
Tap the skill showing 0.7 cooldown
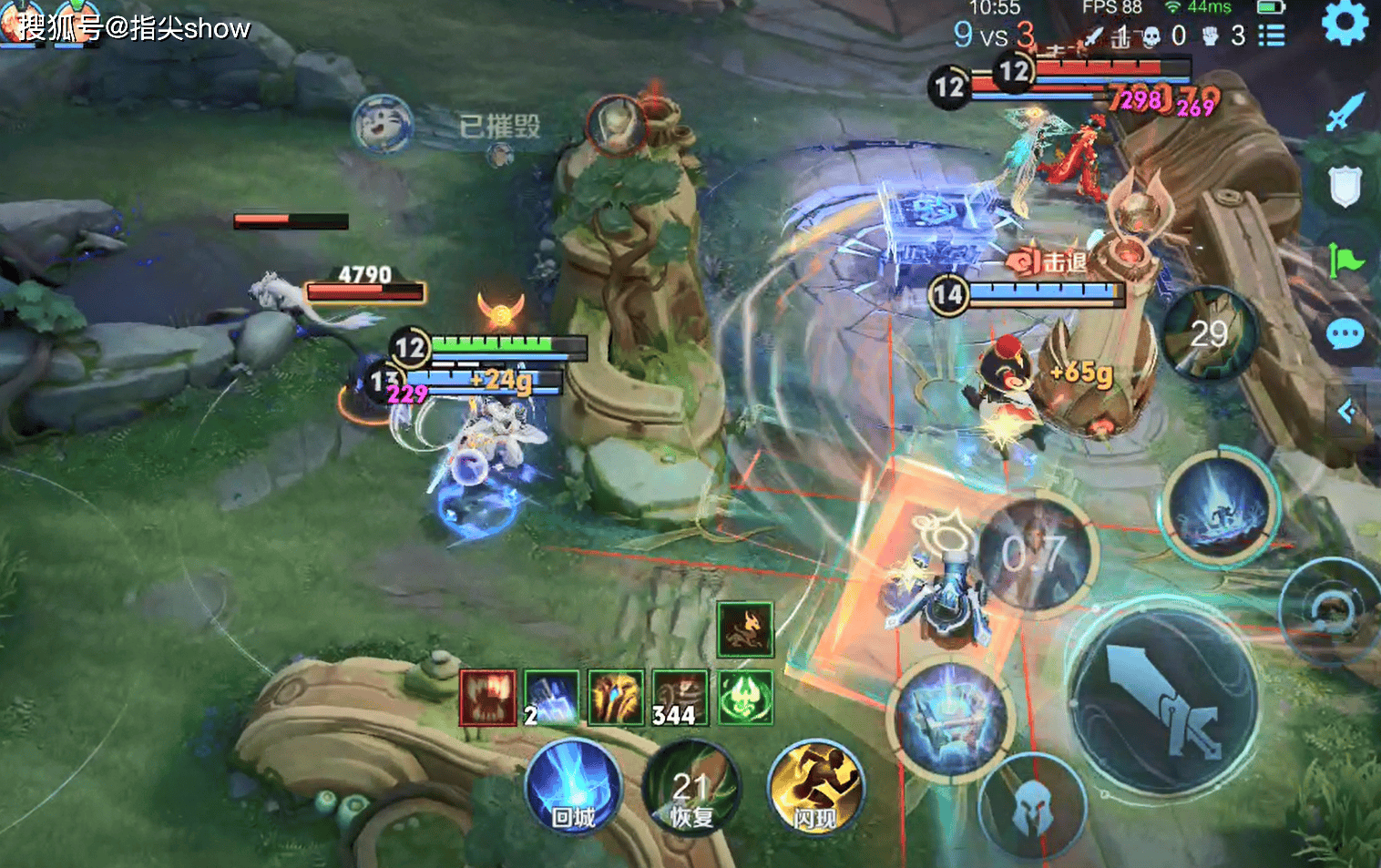click(x=1035, y=553)
